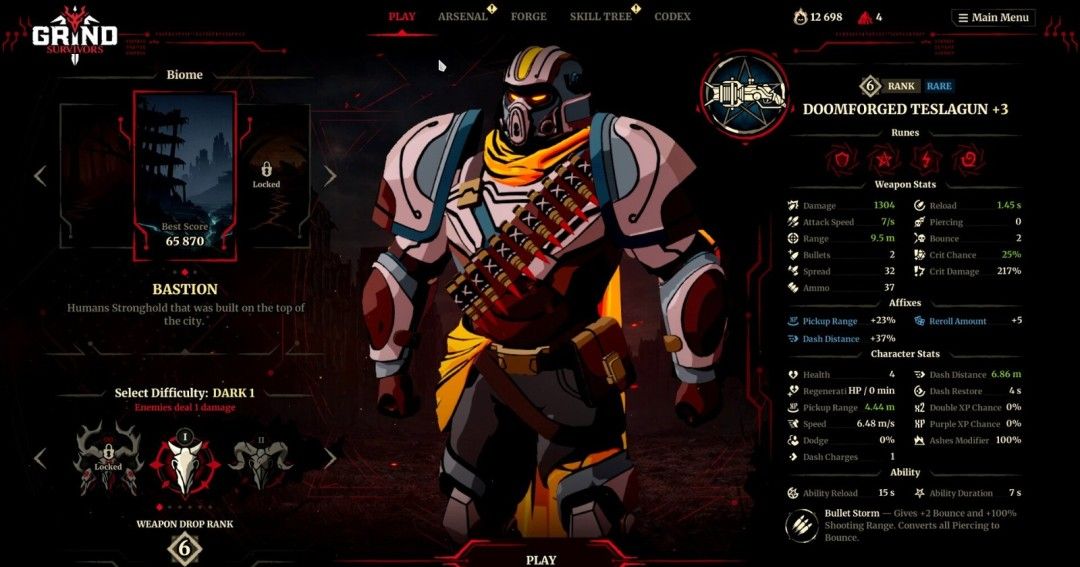This screenshot has height=567, width=1080.
Task: Click the locked biome card
Action: [x=266, y=175]
